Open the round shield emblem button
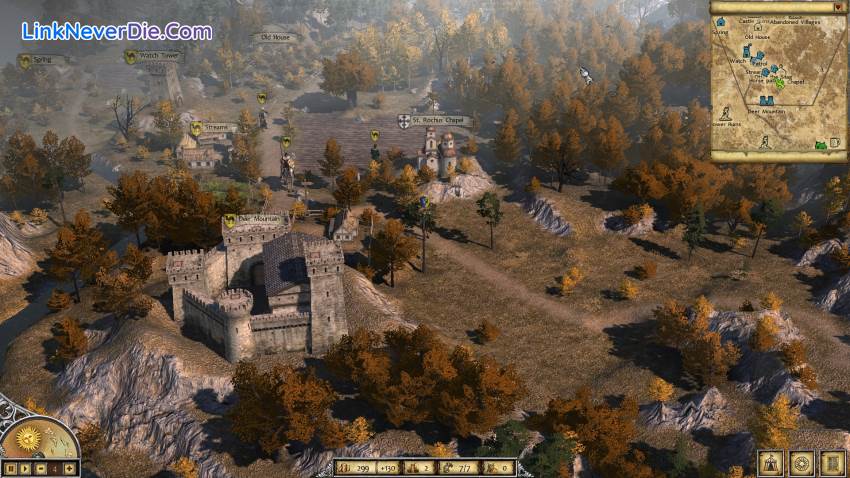 (x=801, y=463)
